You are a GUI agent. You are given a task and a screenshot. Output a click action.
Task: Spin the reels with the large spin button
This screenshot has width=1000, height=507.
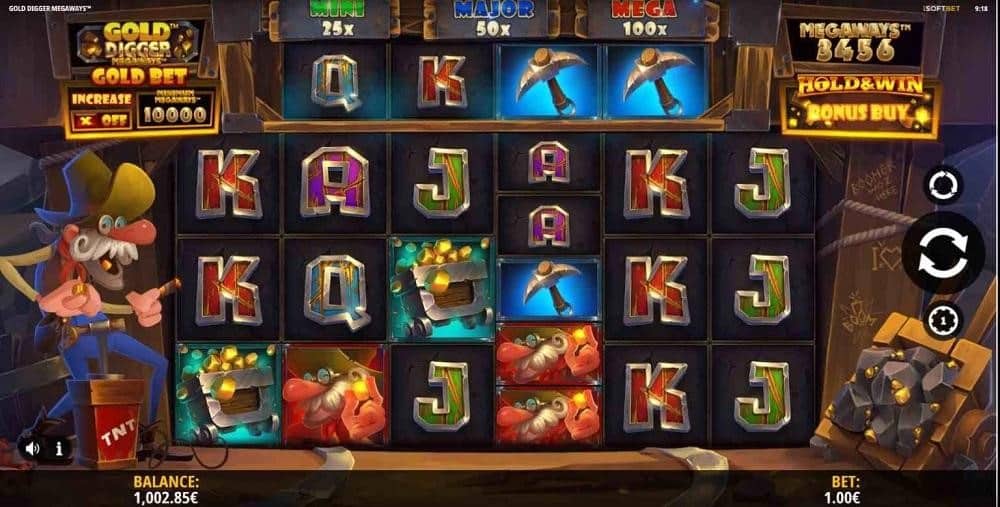click(x=941, y=252)
